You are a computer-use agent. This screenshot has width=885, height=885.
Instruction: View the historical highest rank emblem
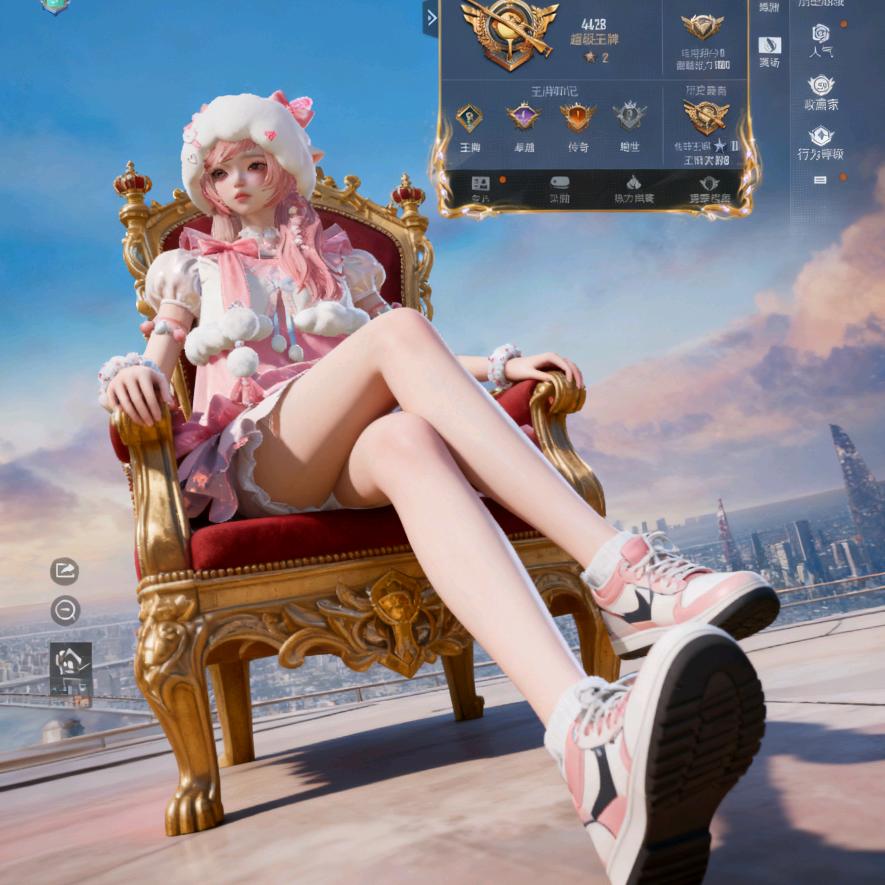pos(705,117)
